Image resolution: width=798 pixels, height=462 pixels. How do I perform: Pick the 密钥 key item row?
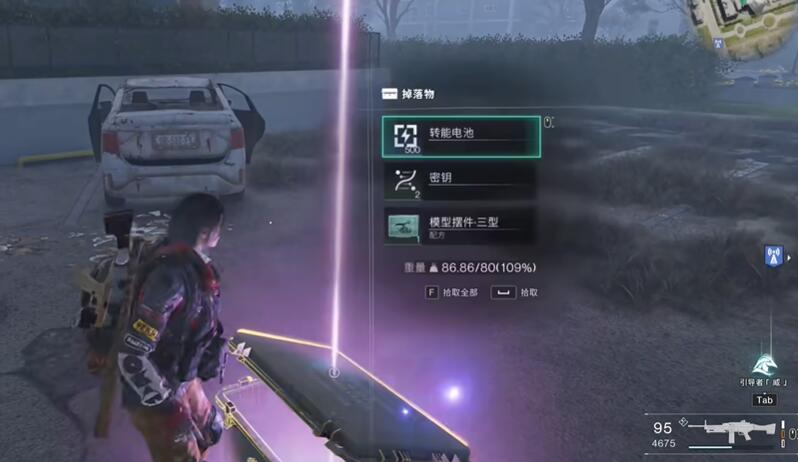[x=461, y=181]
